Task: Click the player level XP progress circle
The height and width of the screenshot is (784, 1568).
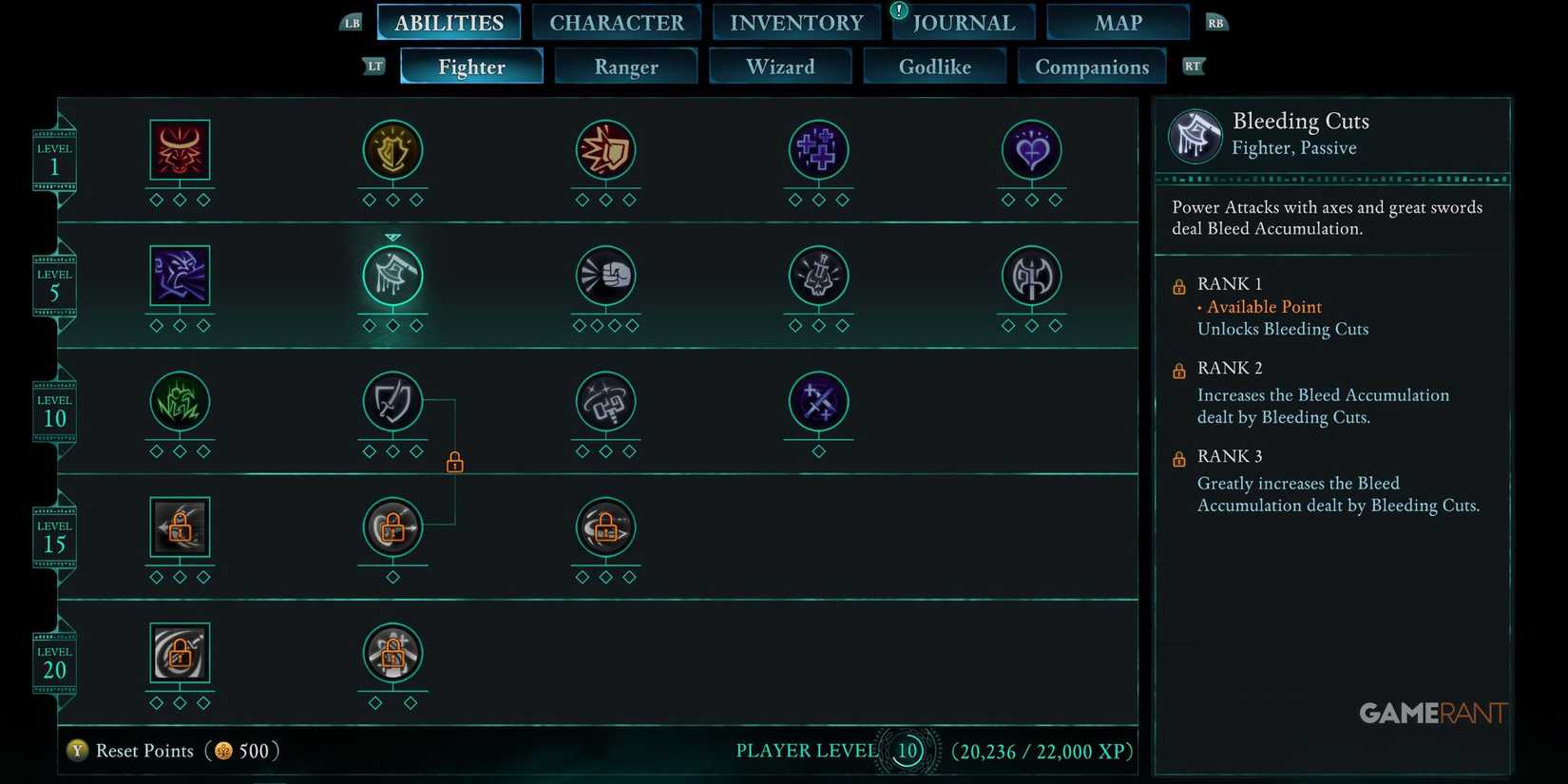Action: tap(907, 750)
